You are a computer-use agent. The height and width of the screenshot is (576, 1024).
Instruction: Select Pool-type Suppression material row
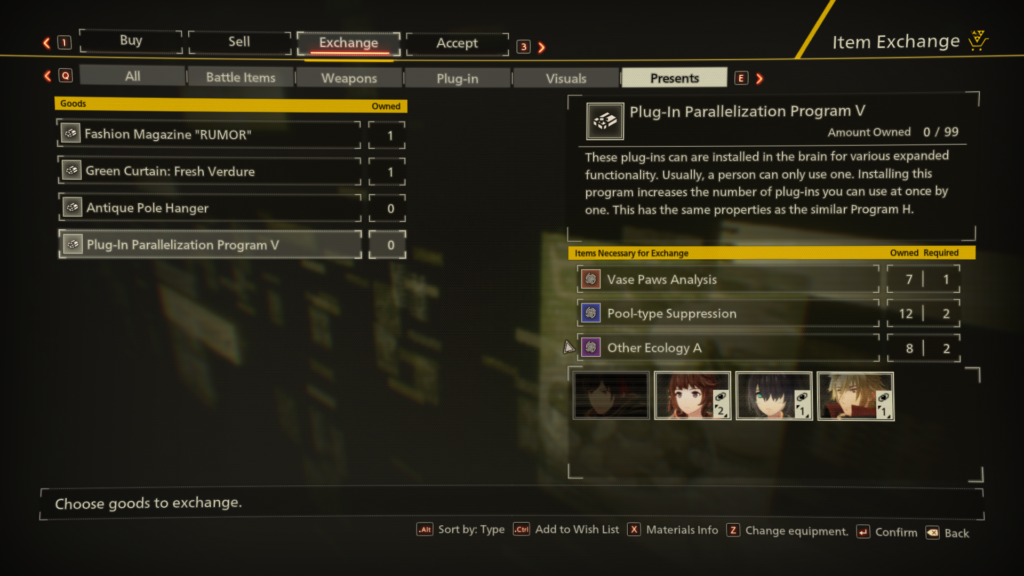coord(729,314)
